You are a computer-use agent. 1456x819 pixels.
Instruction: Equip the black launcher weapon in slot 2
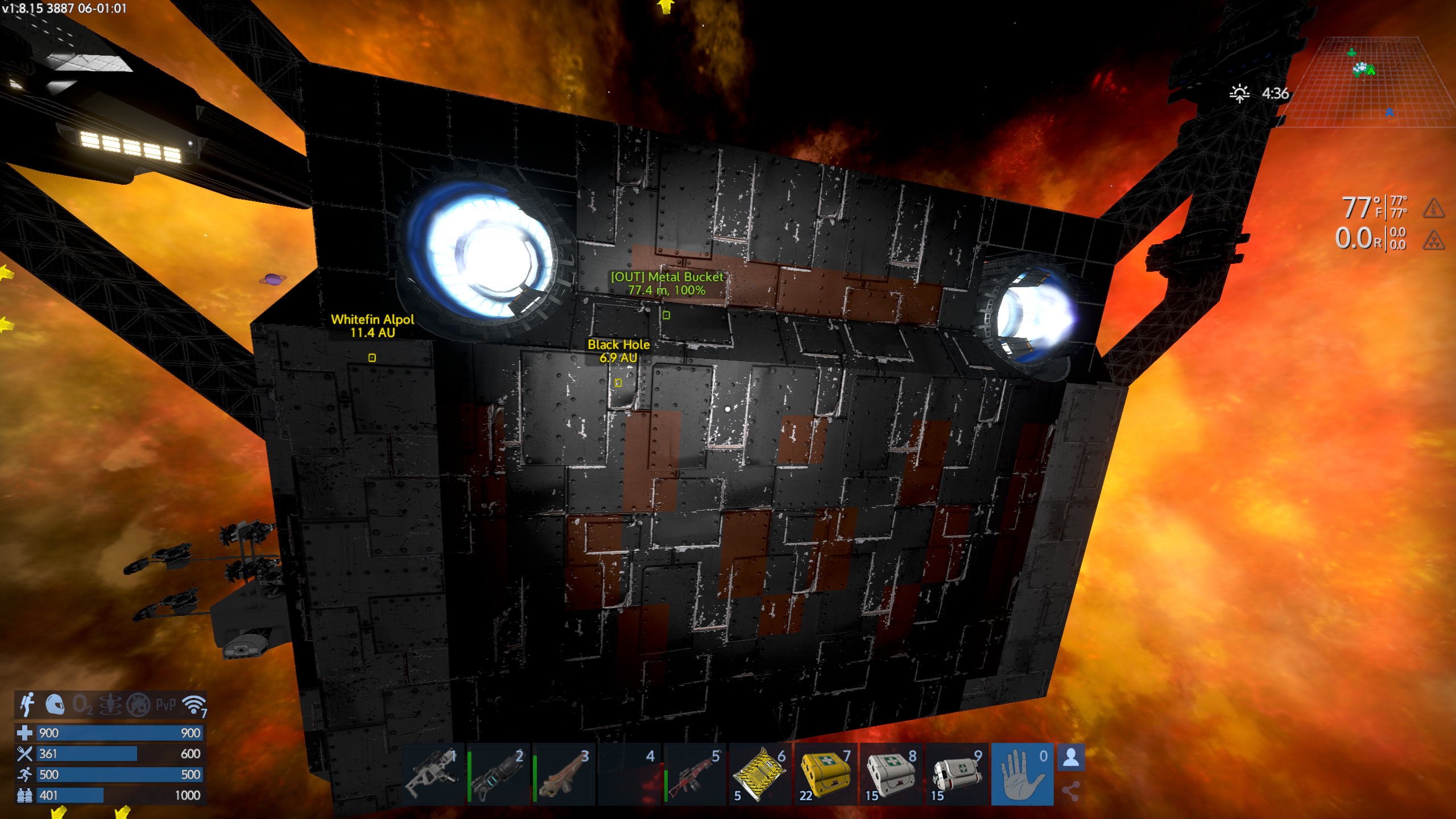point(499,773)
